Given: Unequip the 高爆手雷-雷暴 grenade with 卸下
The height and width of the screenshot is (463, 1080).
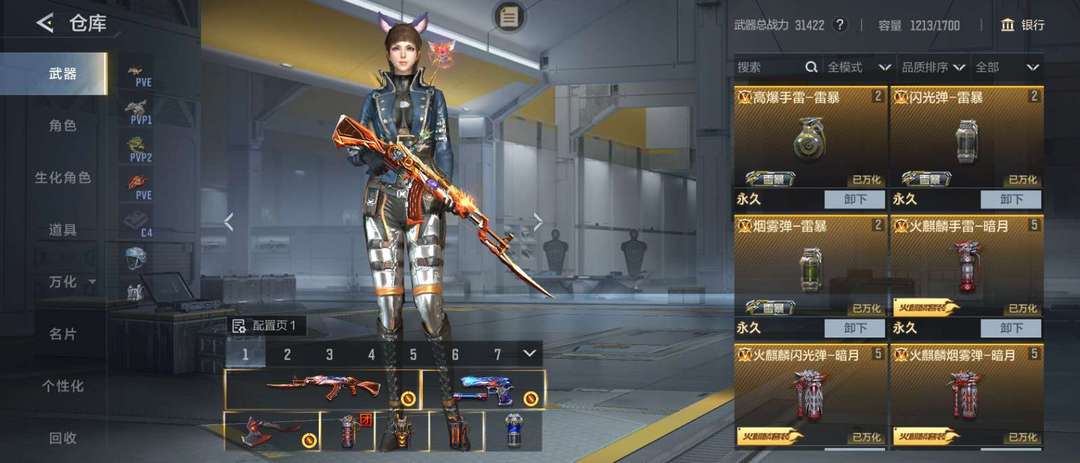Looking at the screenshot, I should tap(855, 199).
